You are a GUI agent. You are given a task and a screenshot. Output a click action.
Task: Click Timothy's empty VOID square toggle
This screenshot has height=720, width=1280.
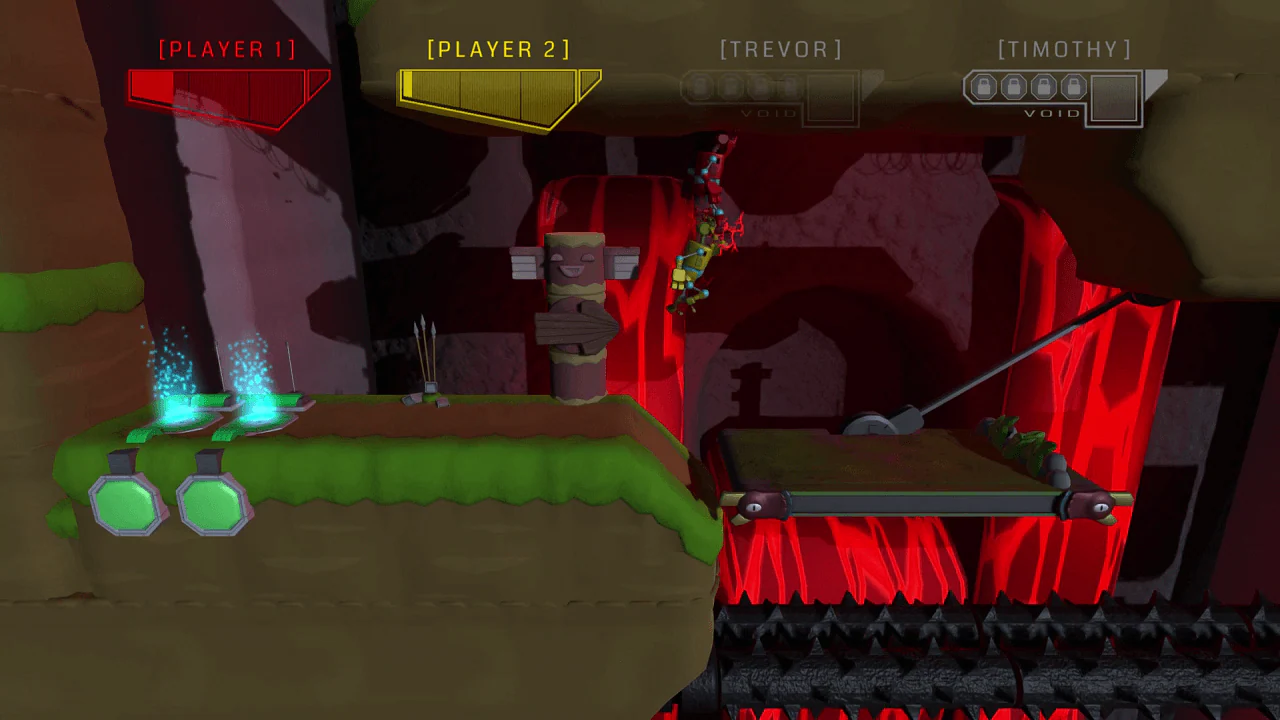click(1115, 98)
